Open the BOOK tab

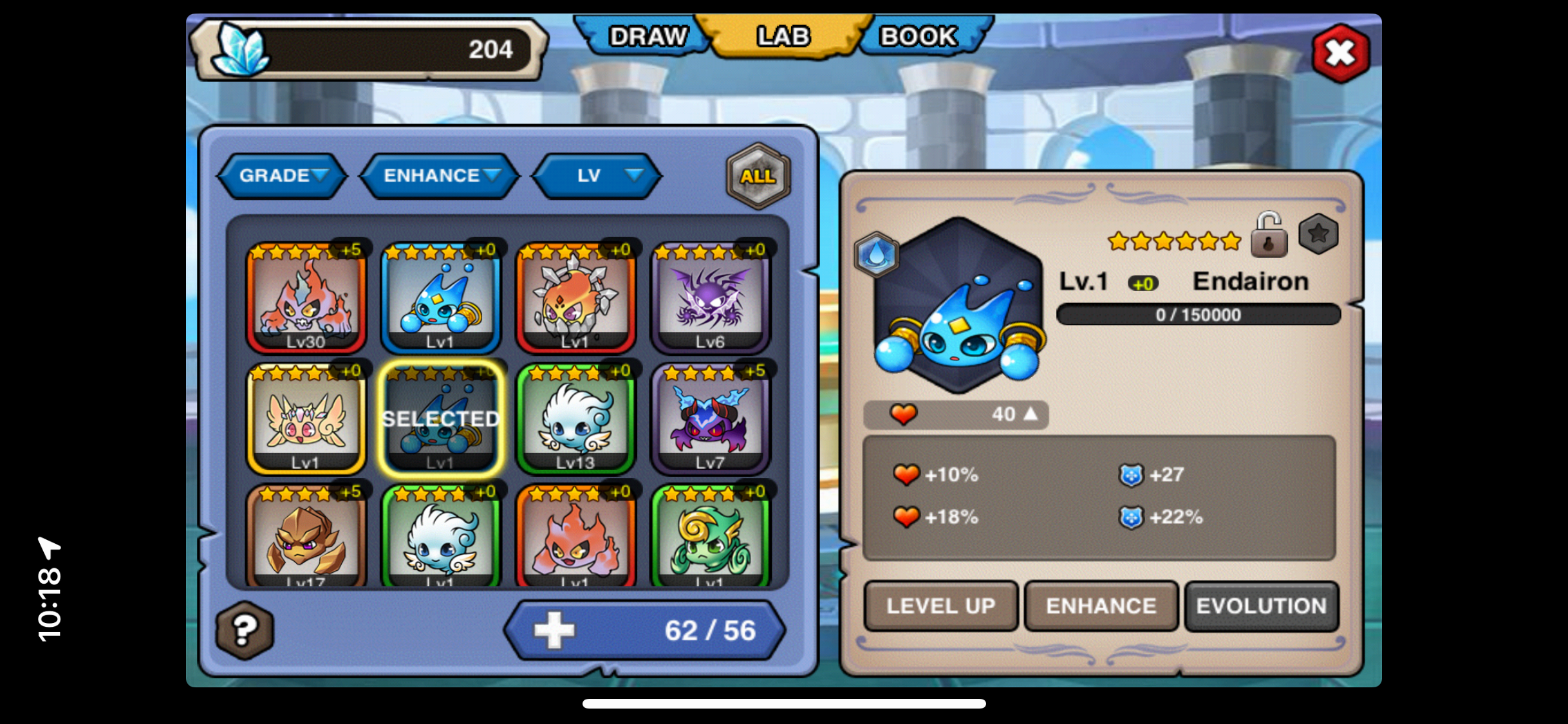(x=919, y=37)
